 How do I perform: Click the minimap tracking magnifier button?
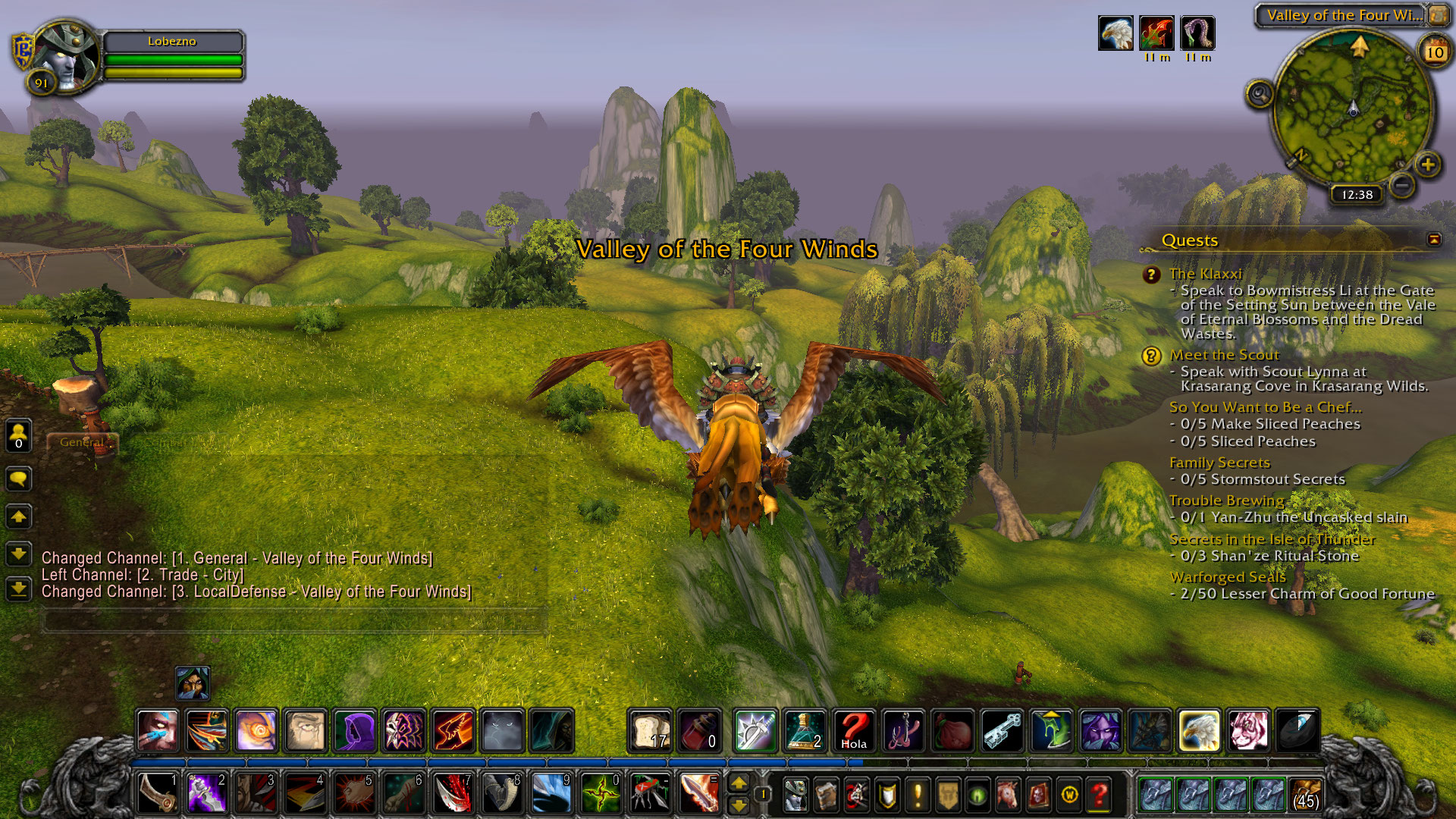[1260, 95]
